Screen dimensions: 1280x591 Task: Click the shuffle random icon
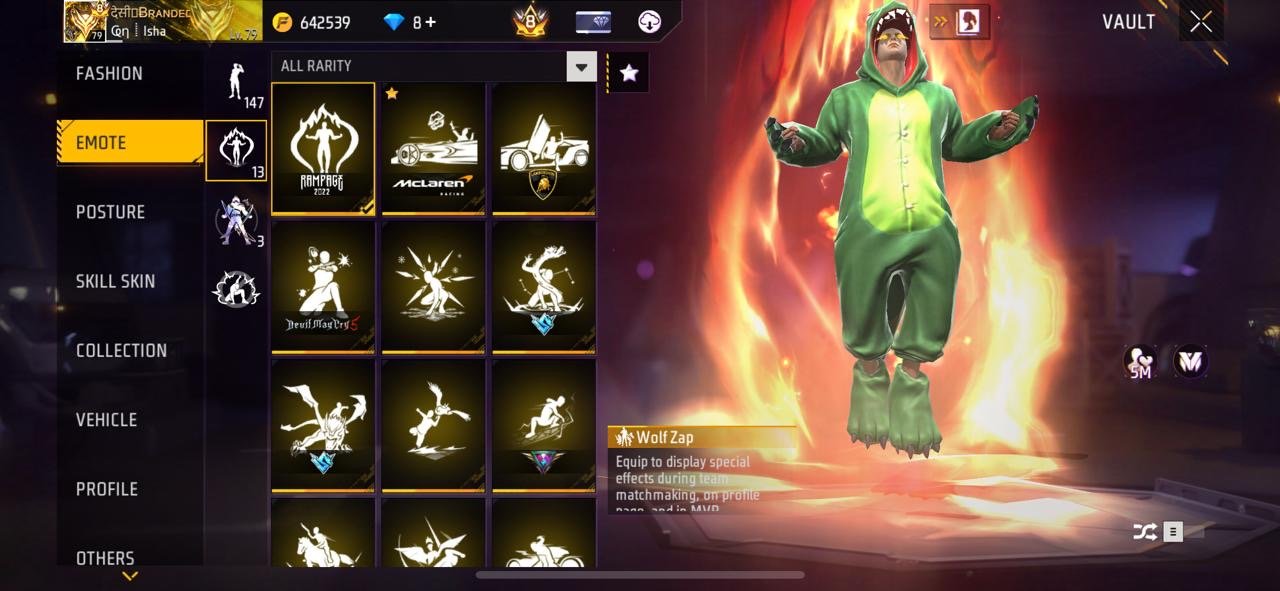point(1144,532)
